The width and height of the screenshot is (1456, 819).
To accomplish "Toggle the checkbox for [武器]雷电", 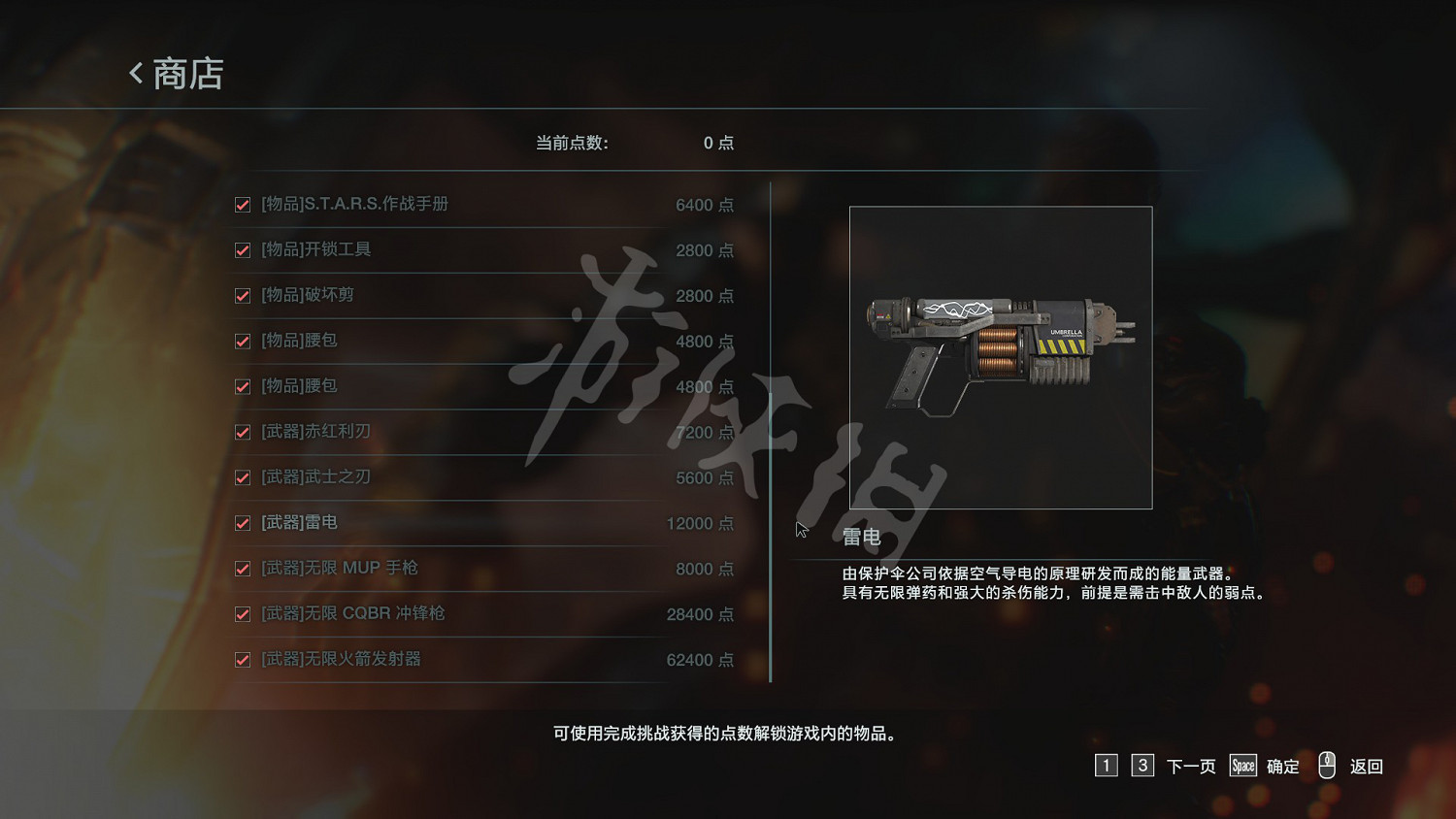I will click(242, 523).
